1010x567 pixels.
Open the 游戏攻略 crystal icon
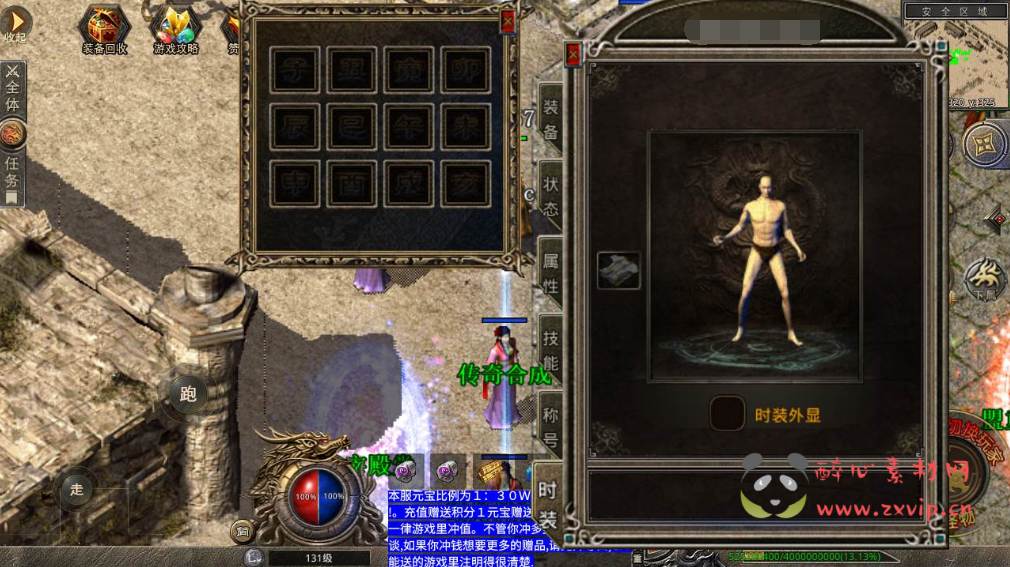click(x=176, y=26)
